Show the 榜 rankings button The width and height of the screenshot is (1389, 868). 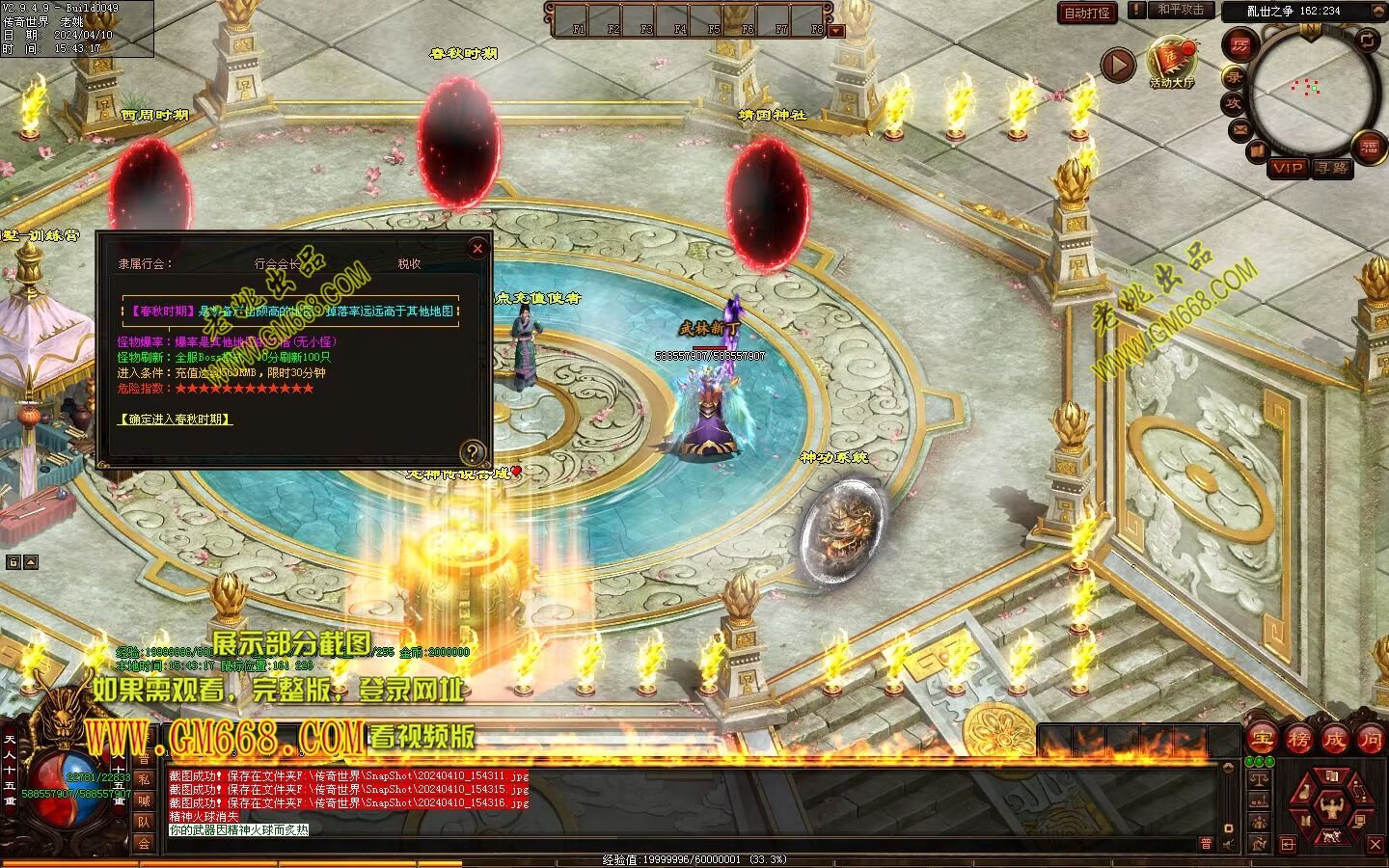point(1298,740)
